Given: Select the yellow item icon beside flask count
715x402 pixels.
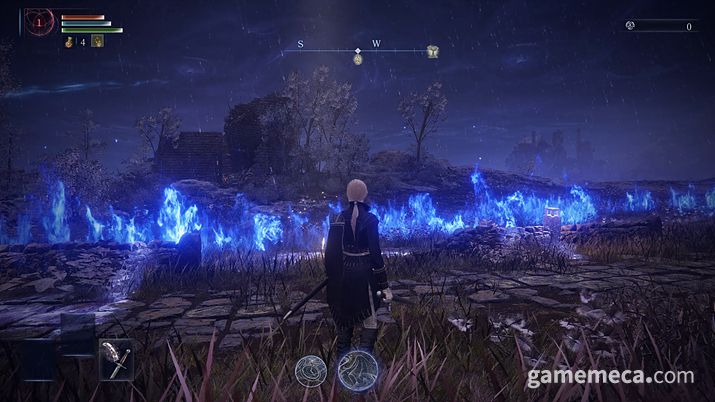Looking at the screenshot, I should [x=98, y=41].
